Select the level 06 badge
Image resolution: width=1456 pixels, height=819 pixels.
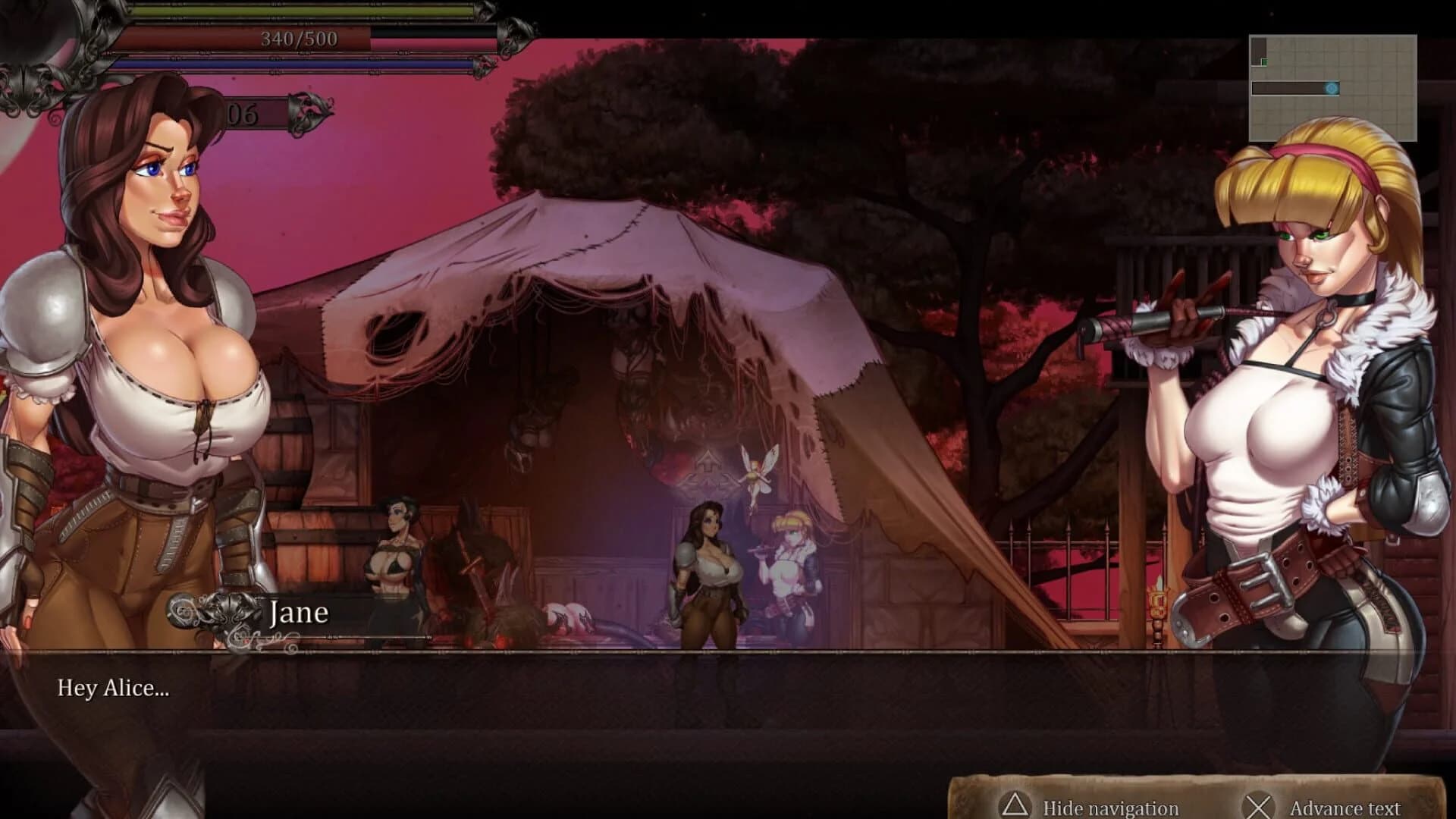(243, 115)
